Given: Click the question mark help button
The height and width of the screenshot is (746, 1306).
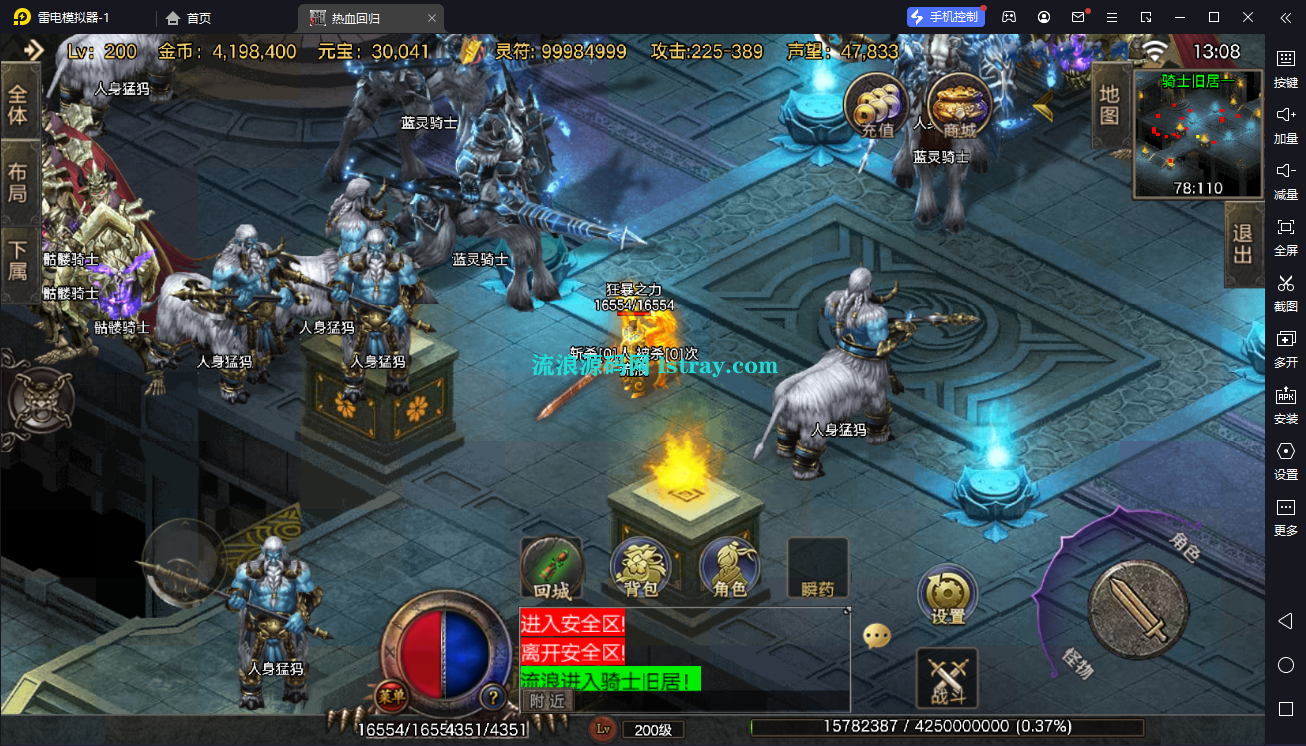Looking at the screenshot, I should [x=492, y=696].
